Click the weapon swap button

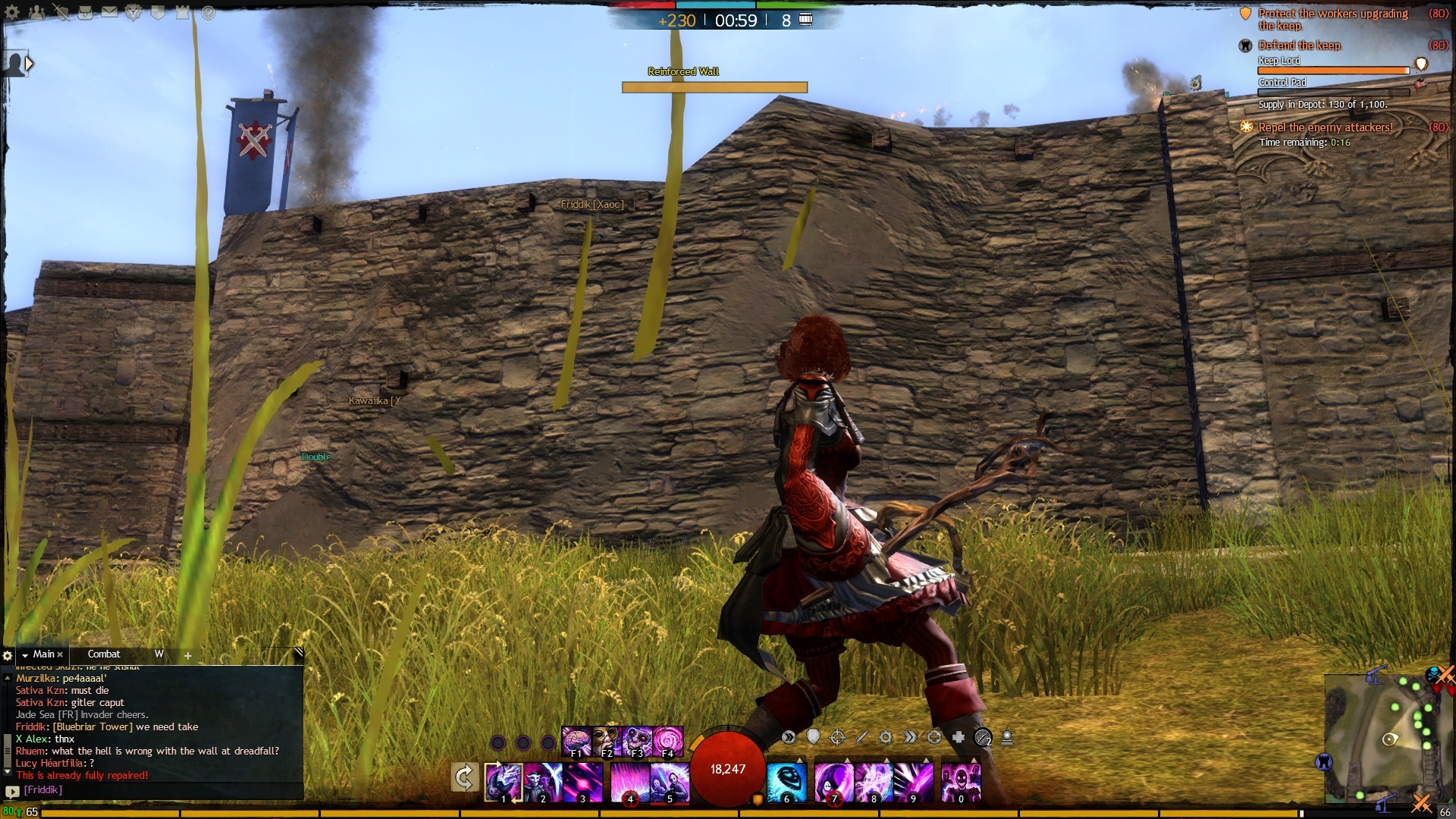click(x=464, y=778)
